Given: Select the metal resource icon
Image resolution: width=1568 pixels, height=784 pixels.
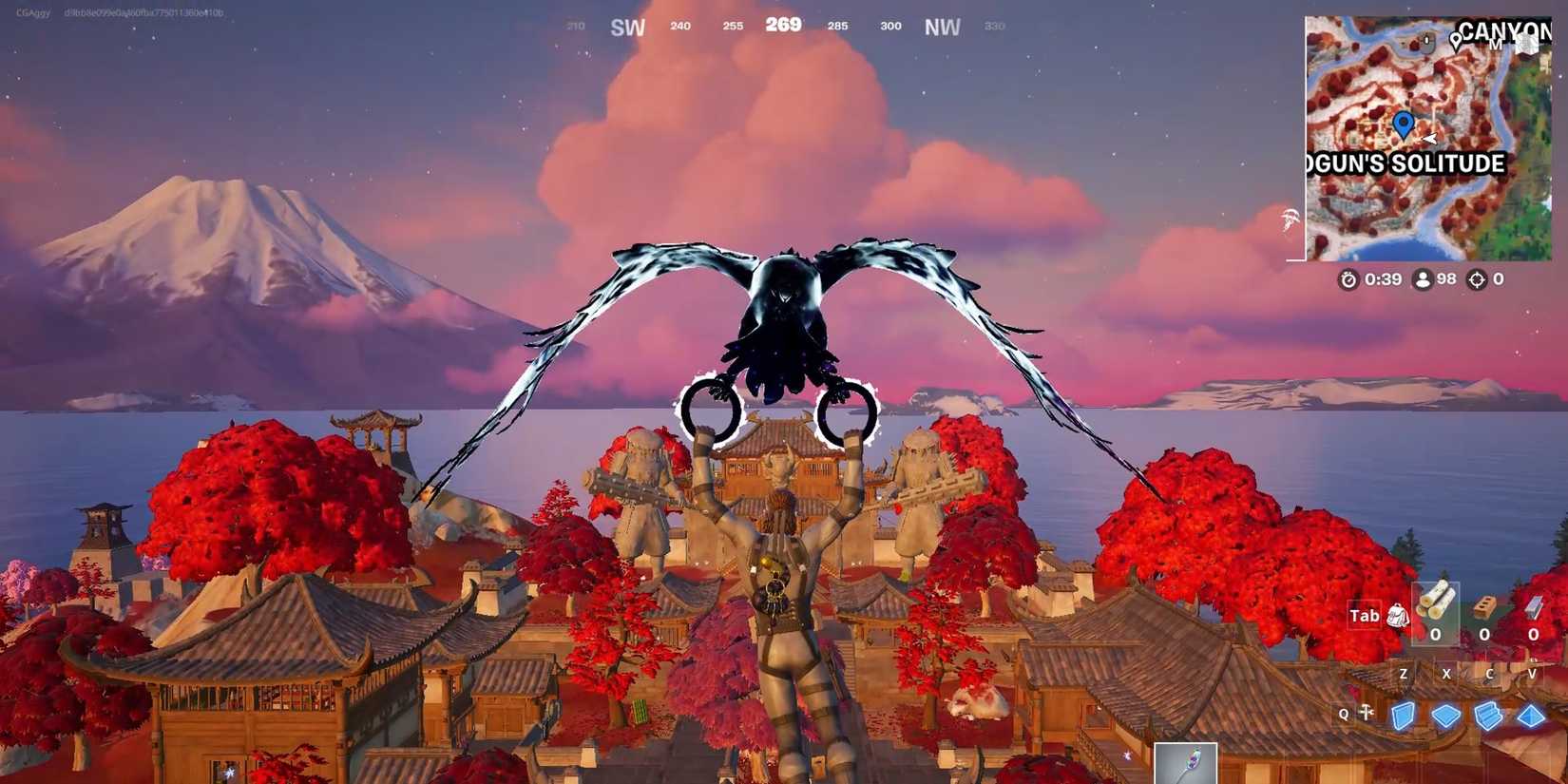Looking at the screenshot, I should [1533, 606].
